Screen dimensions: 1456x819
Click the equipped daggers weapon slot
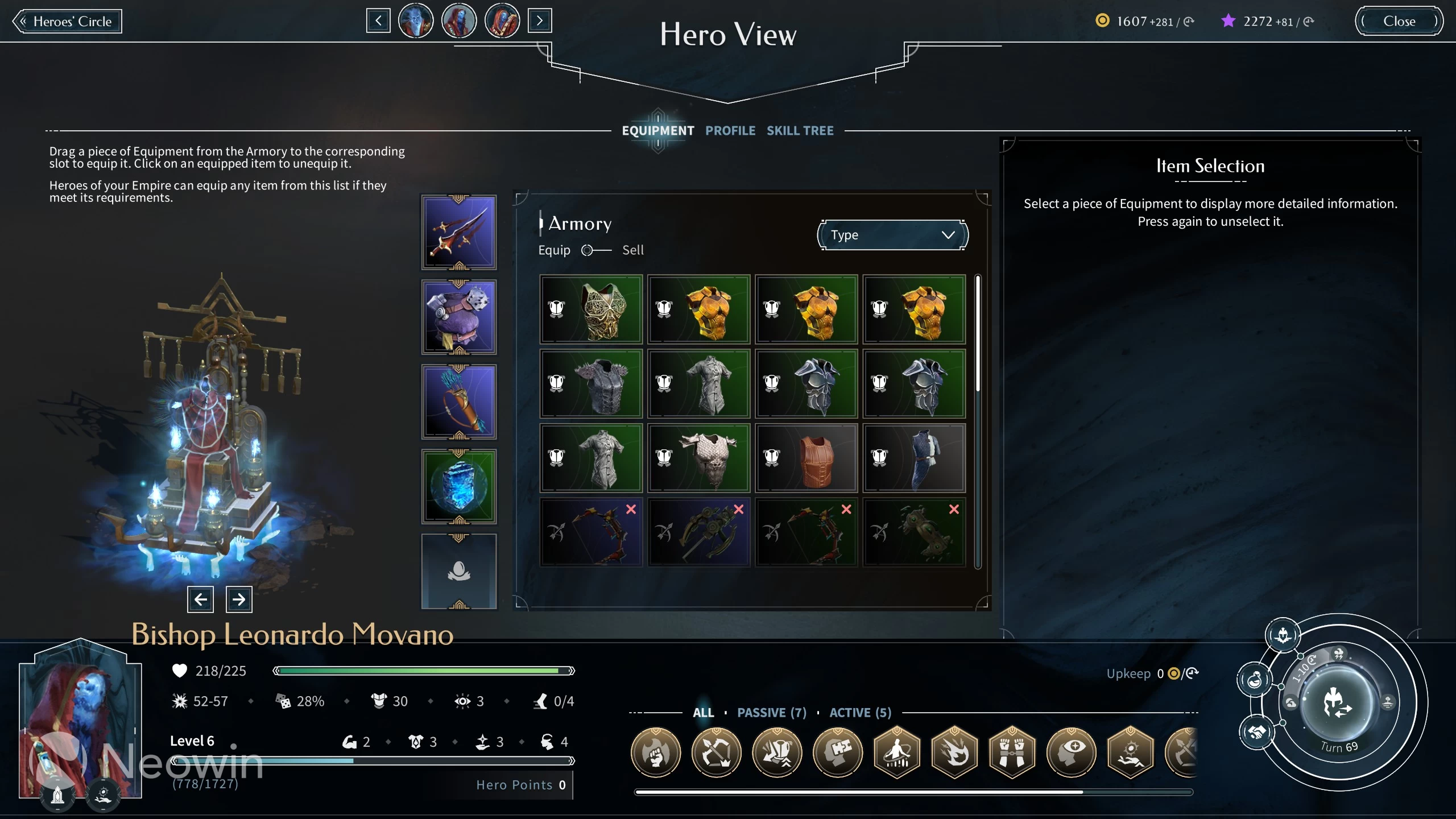click(458, 232)
